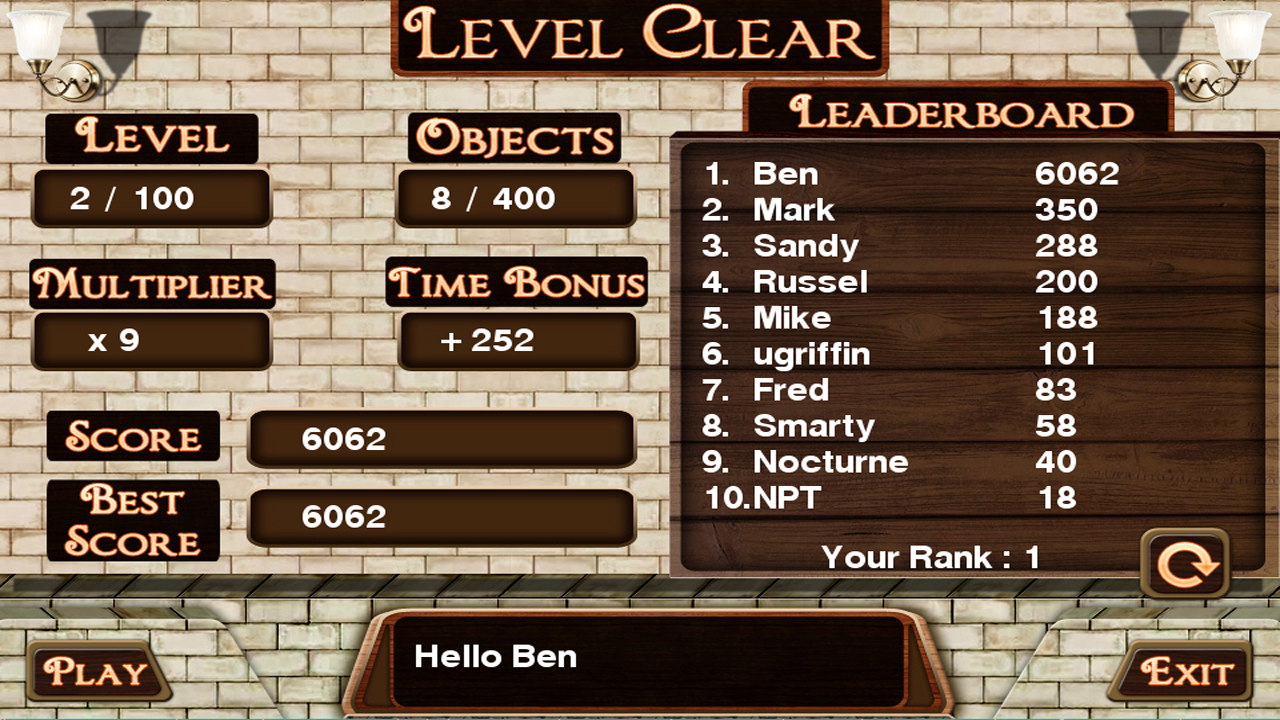Select the Multiplier x 9 badge

pos(151,340)
